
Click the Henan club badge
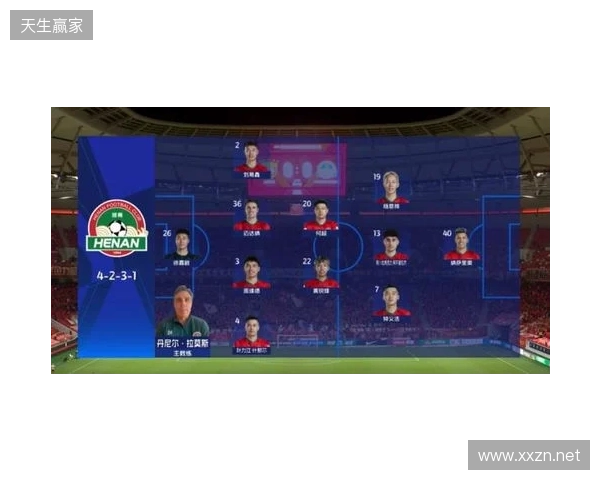[117, 228]
